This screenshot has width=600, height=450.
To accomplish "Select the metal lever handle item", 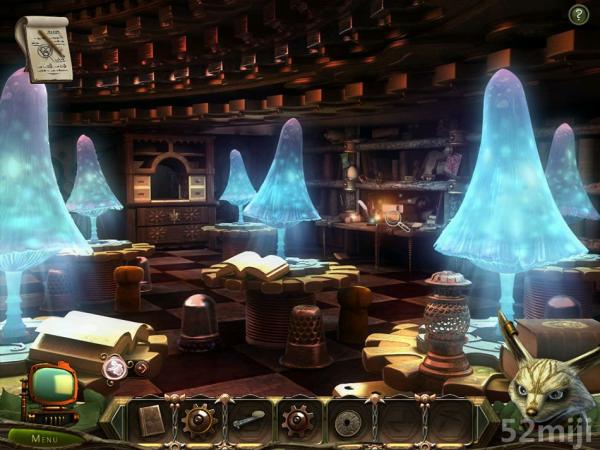I will point(248,421).
